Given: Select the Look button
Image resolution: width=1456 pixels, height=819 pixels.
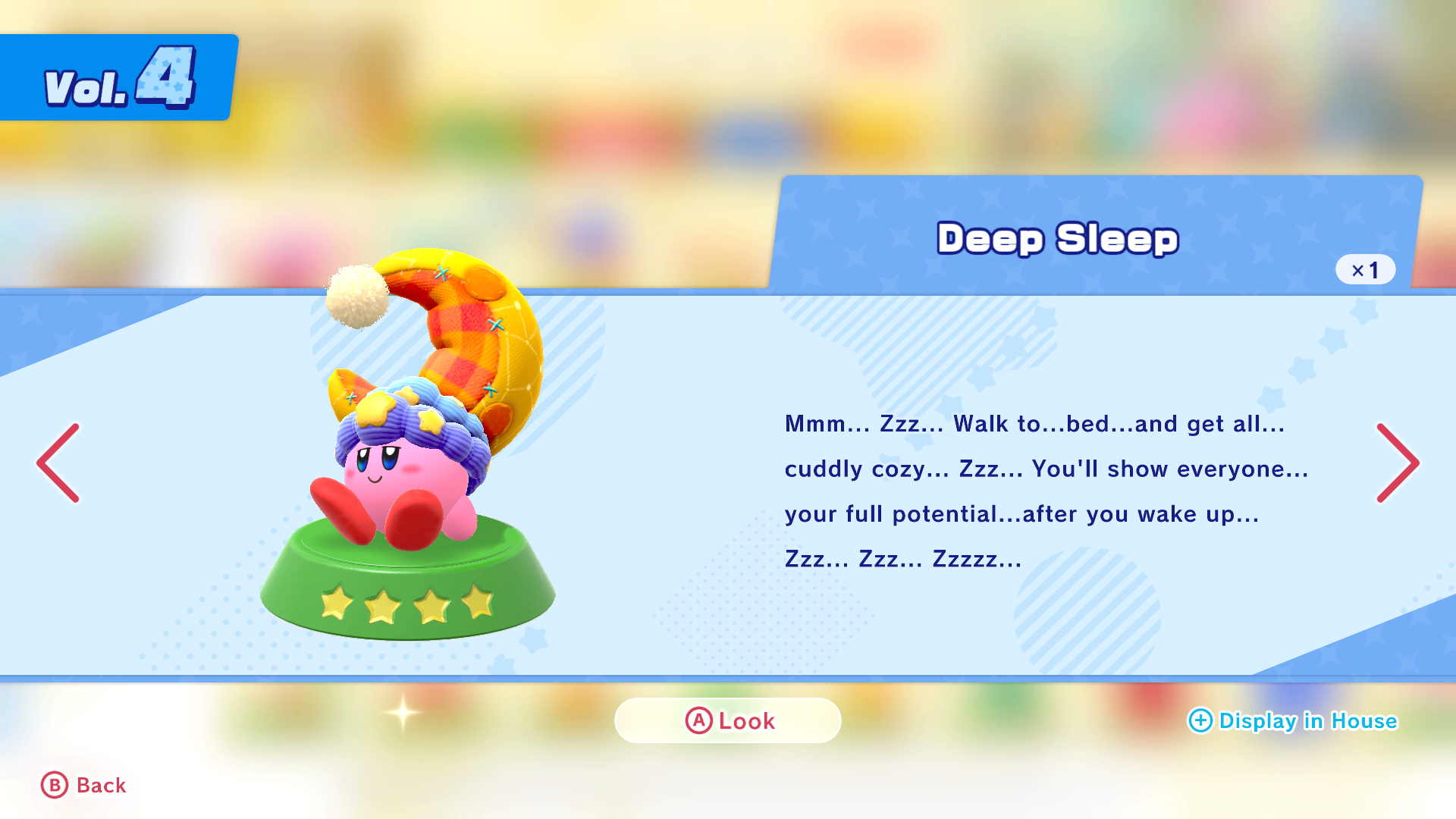Looking at the screenshot, I should pos(728,720).
